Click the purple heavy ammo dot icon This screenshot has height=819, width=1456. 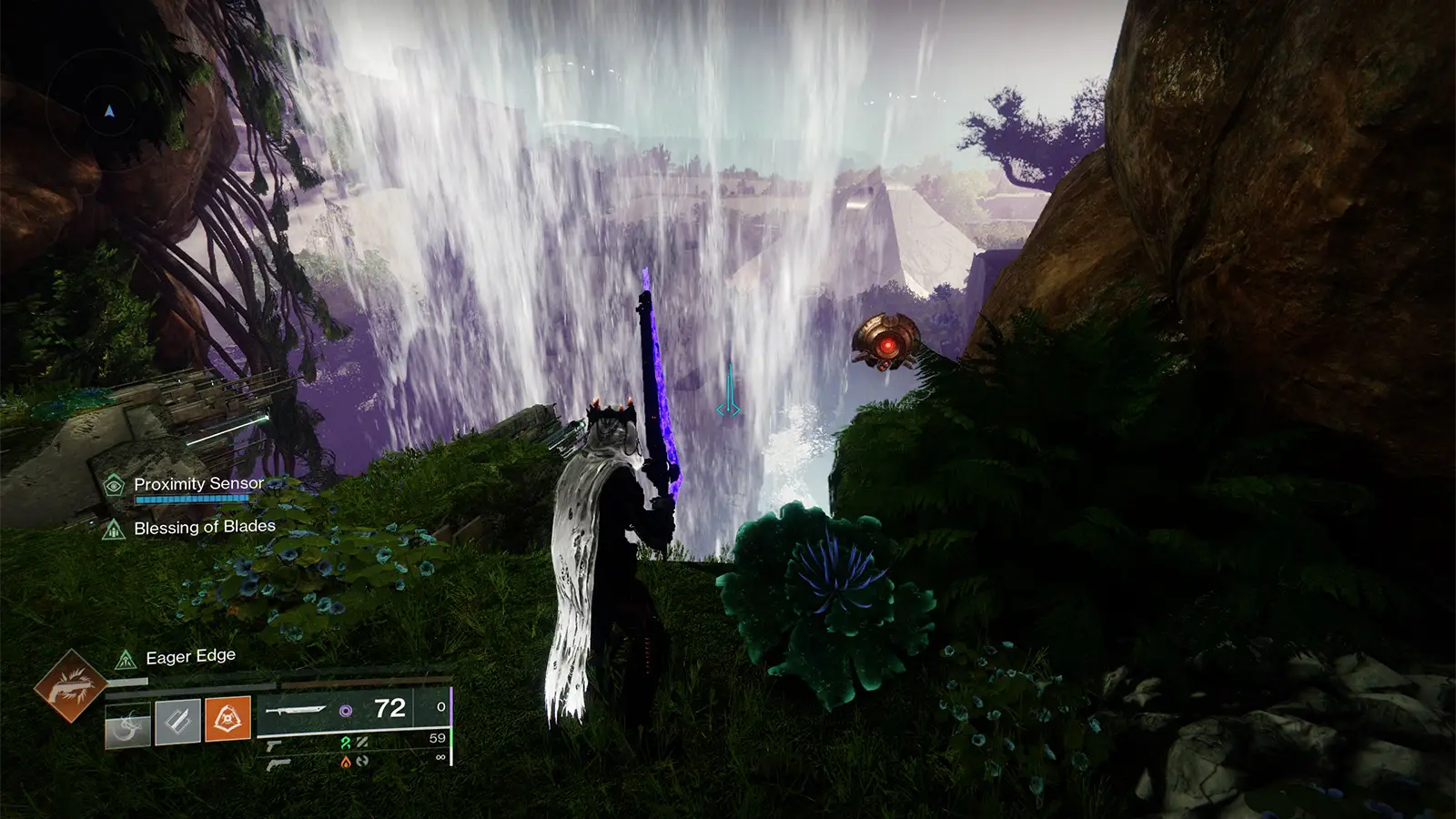[346, 709]
